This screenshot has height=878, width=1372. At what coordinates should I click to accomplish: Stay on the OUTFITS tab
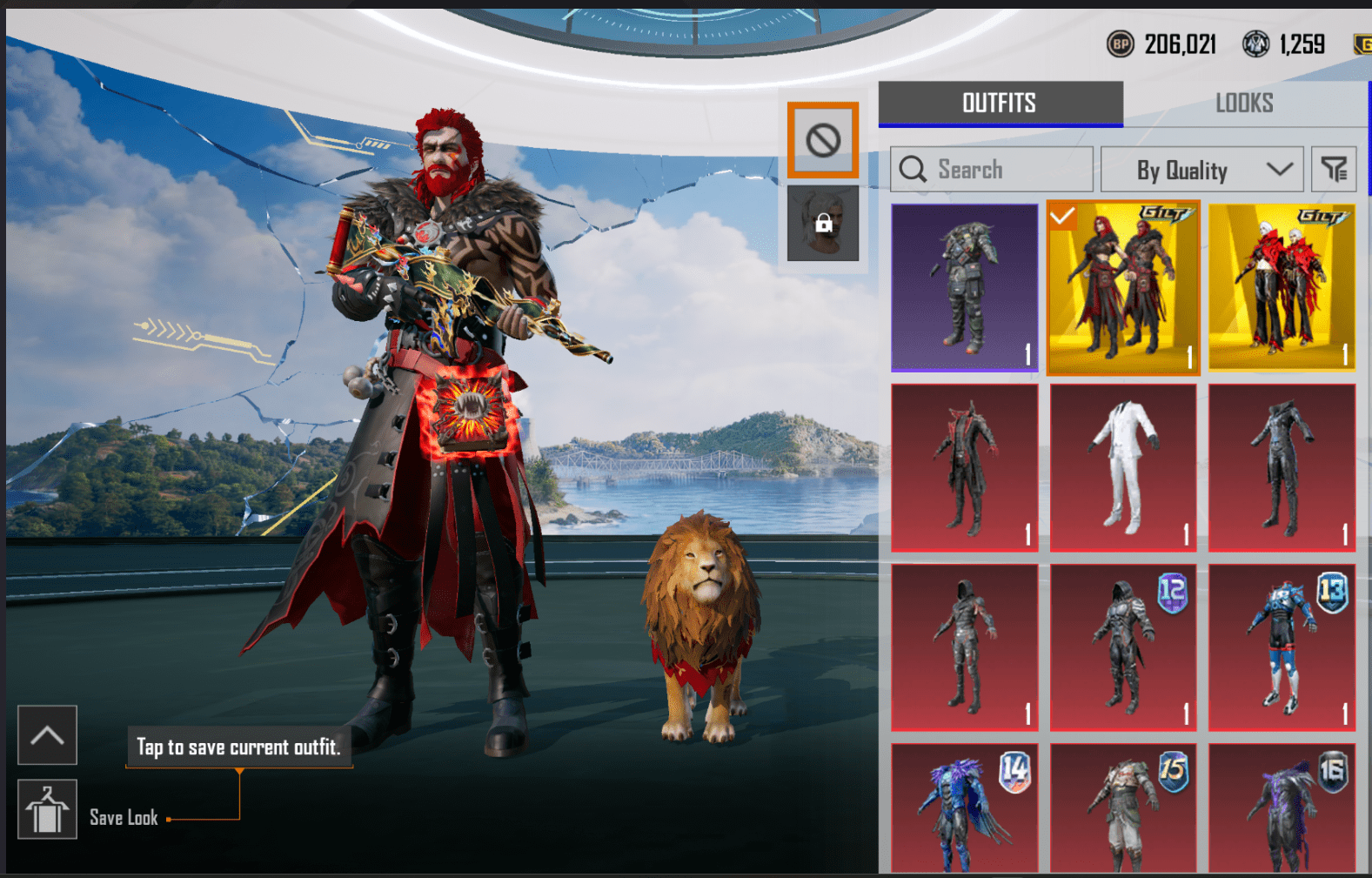[x=999, y=103]
